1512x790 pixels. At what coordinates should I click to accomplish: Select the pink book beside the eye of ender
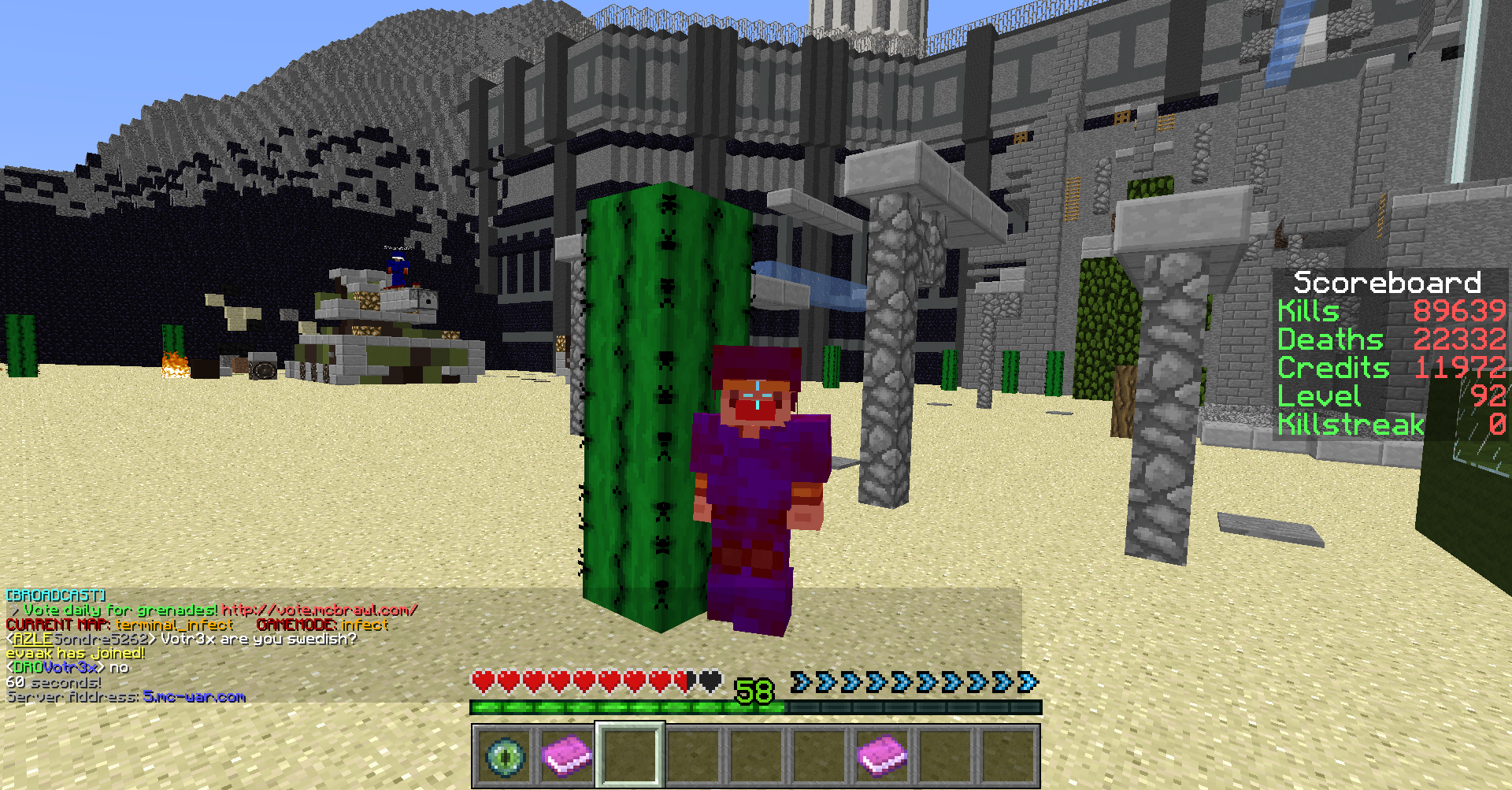coord(567,756)
